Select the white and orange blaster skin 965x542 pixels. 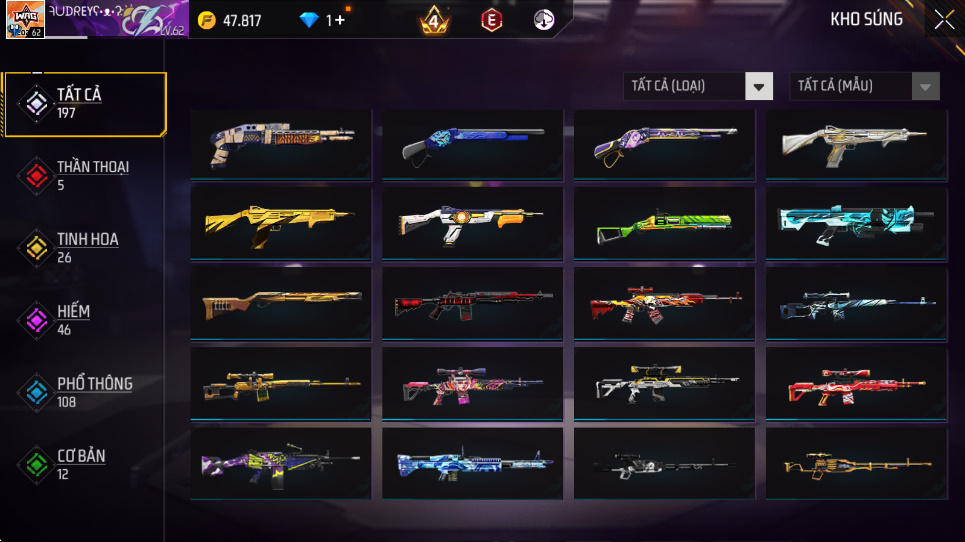[x=472, y=224]
